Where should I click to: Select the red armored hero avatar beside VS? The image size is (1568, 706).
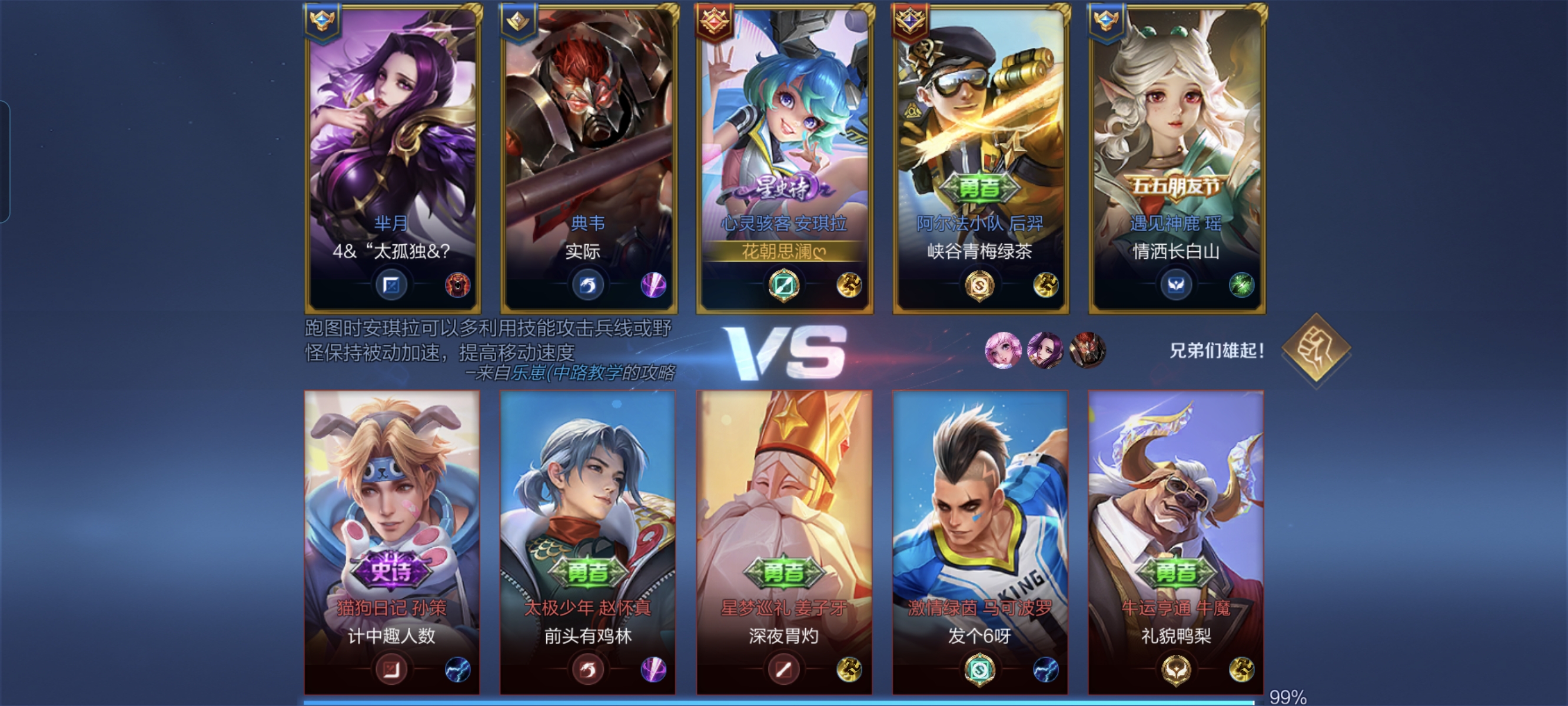click(1087, 350)
